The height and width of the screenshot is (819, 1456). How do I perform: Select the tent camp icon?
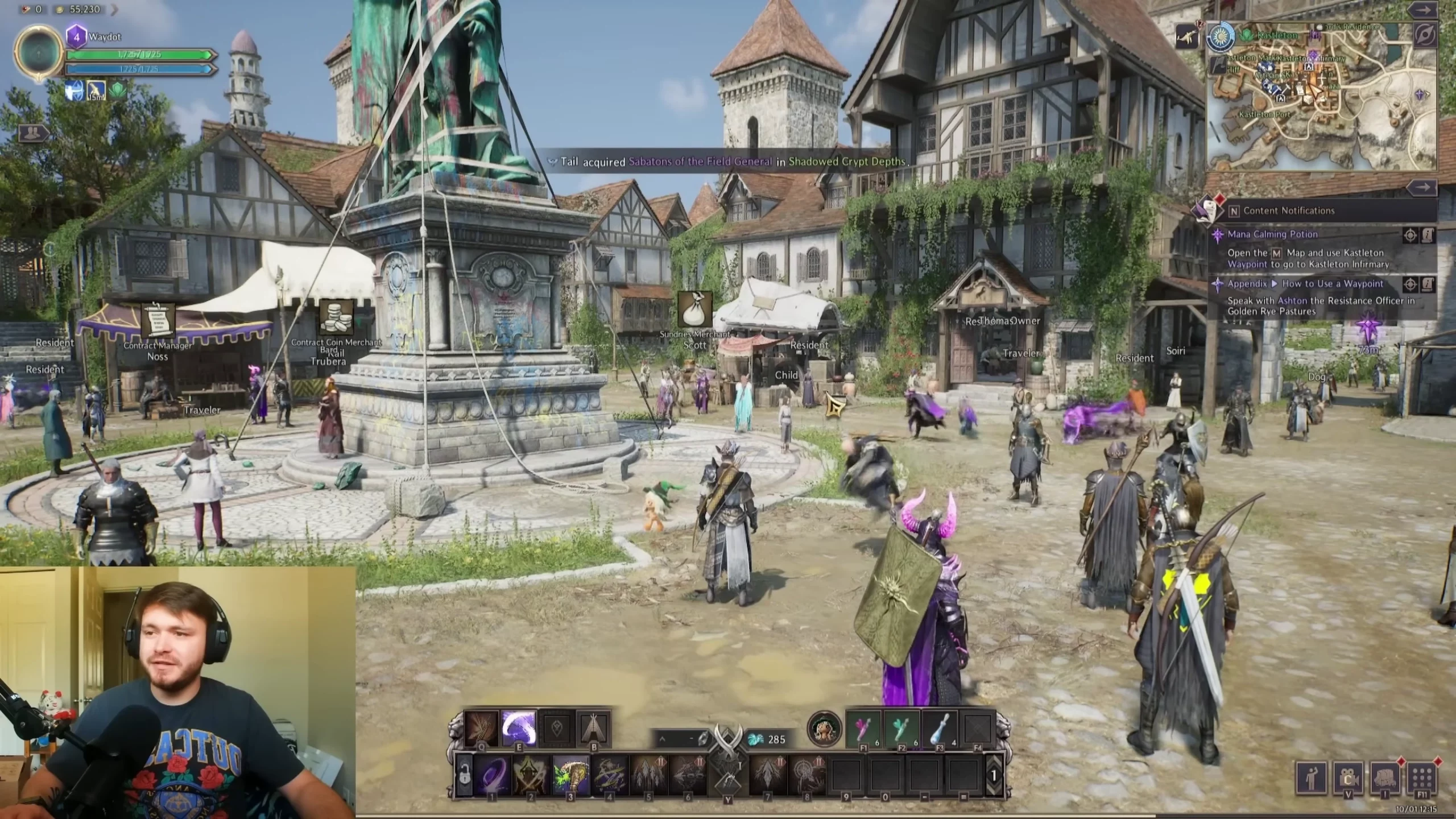tap(594, 728)
